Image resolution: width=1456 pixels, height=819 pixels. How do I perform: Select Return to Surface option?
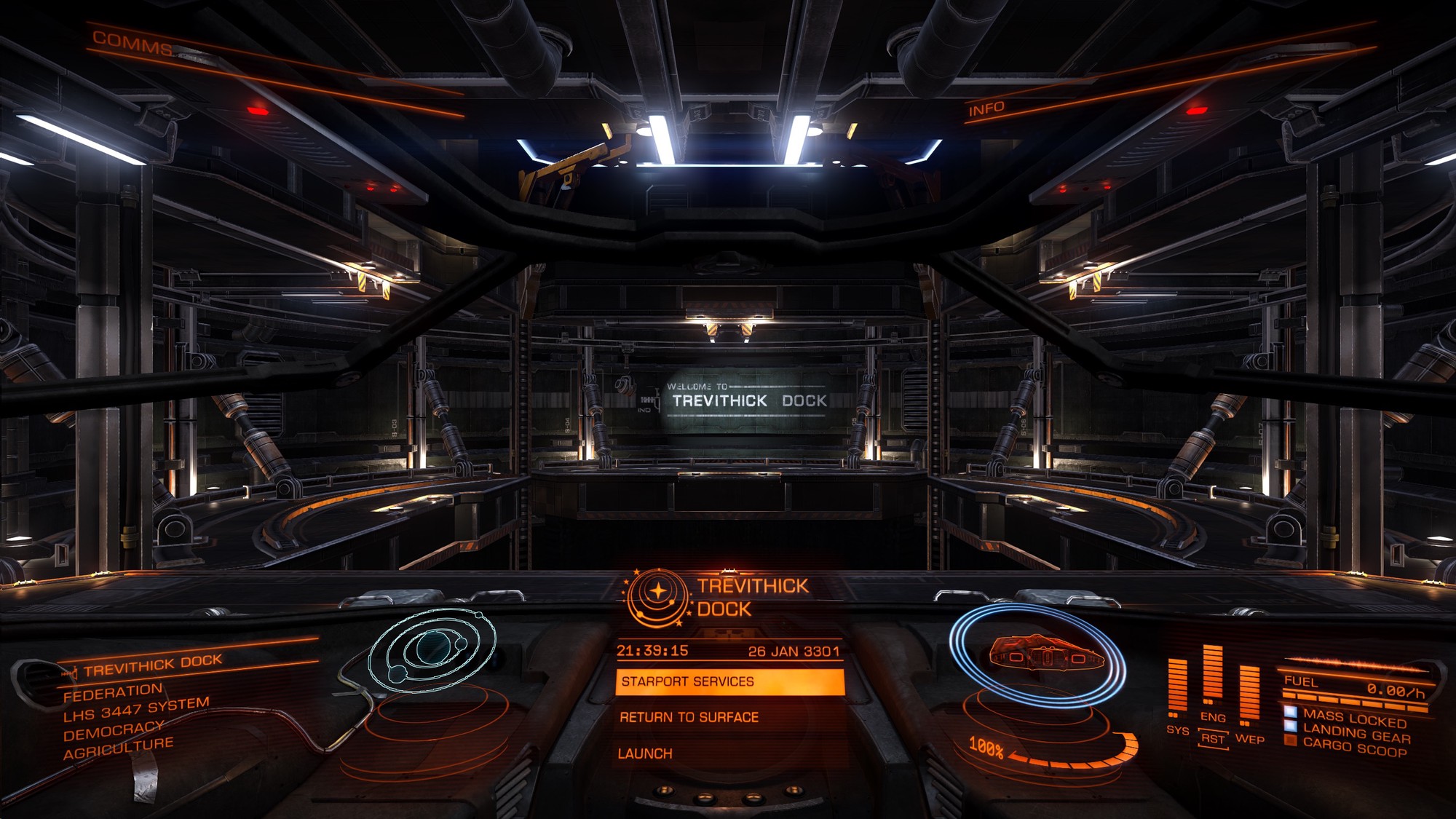(x=689, y=718)
